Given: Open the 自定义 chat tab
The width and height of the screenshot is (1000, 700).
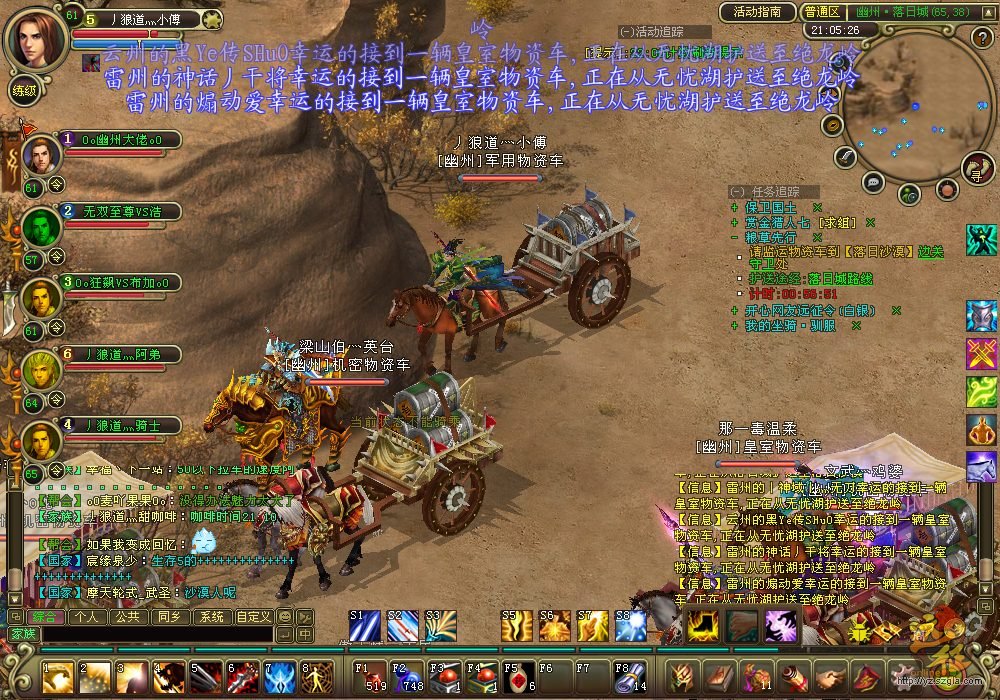Looking at the screenshot, I should pos(253,617).
